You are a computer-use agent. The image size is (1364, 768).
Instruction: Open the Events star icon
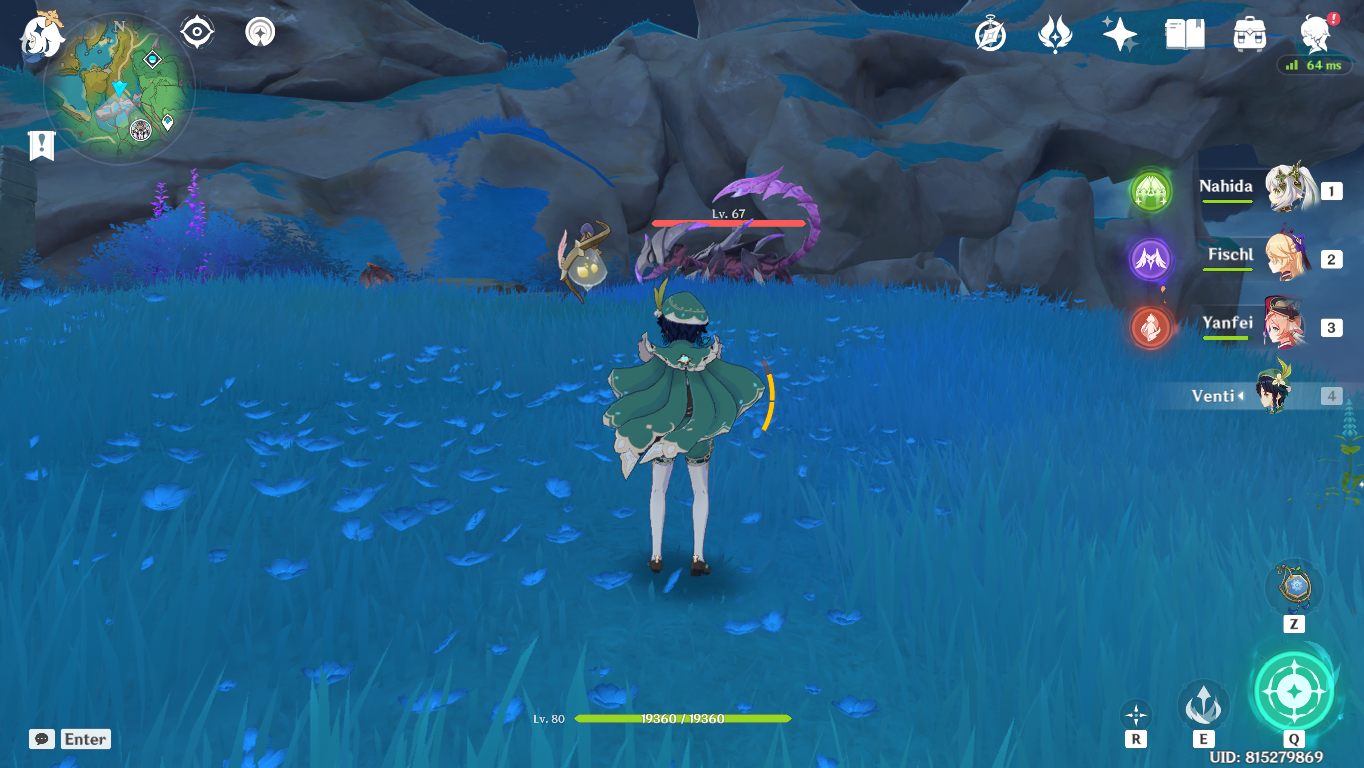point(1119,32)
